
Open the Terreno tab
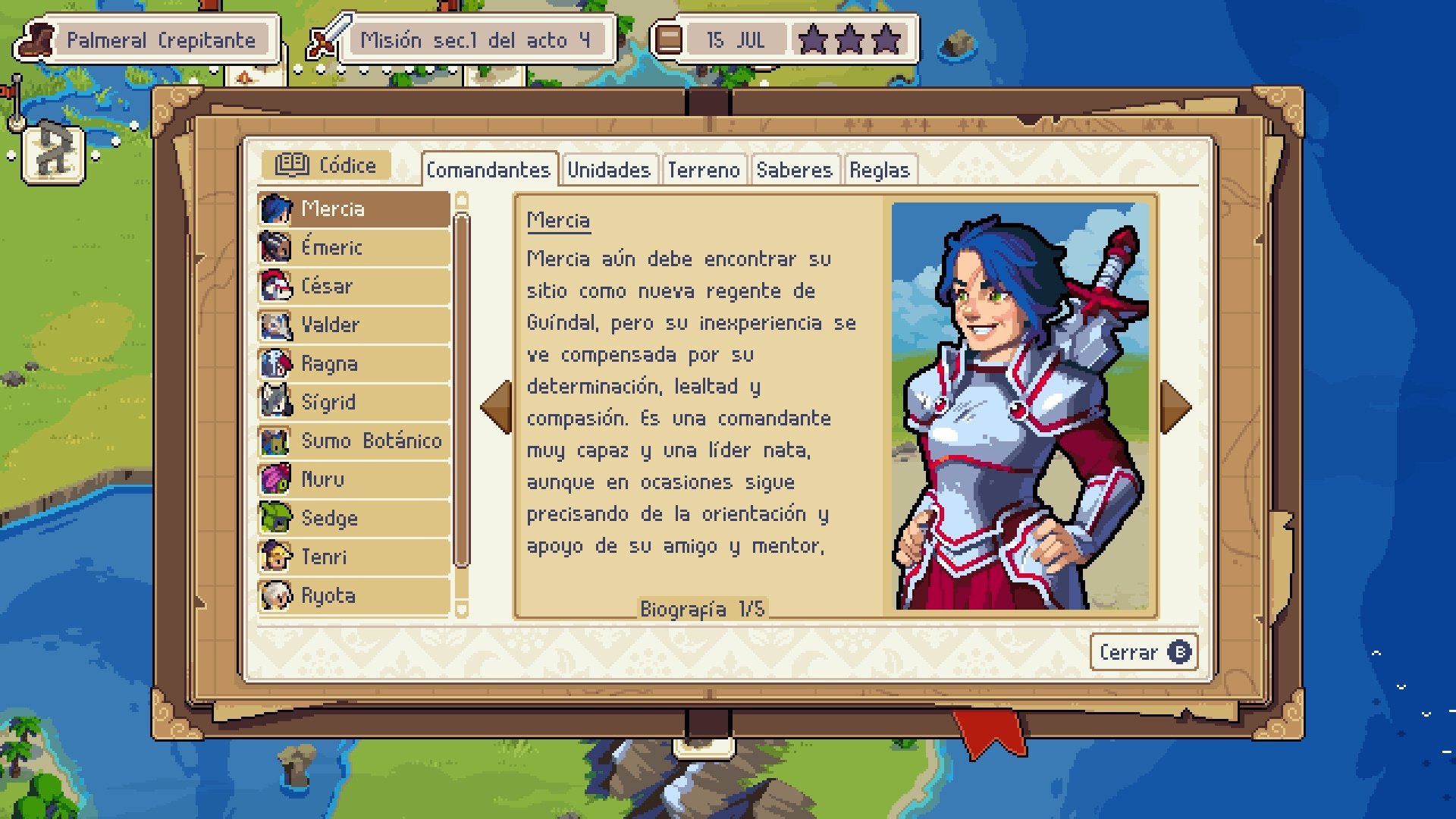(x=704, y=170)
